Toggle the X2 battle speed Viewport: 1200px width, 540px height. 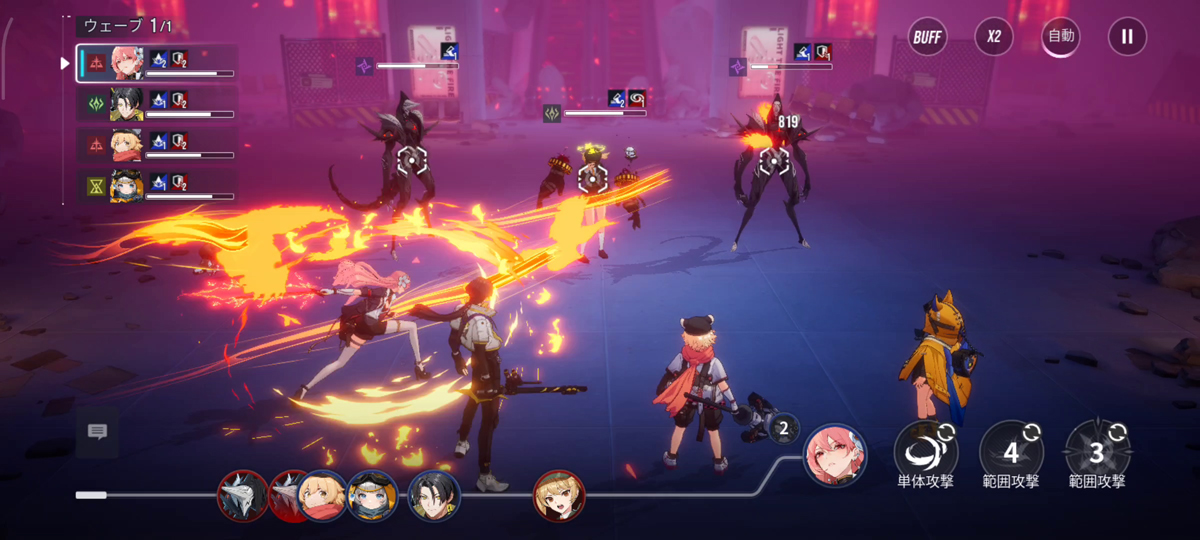coord(994,37)
